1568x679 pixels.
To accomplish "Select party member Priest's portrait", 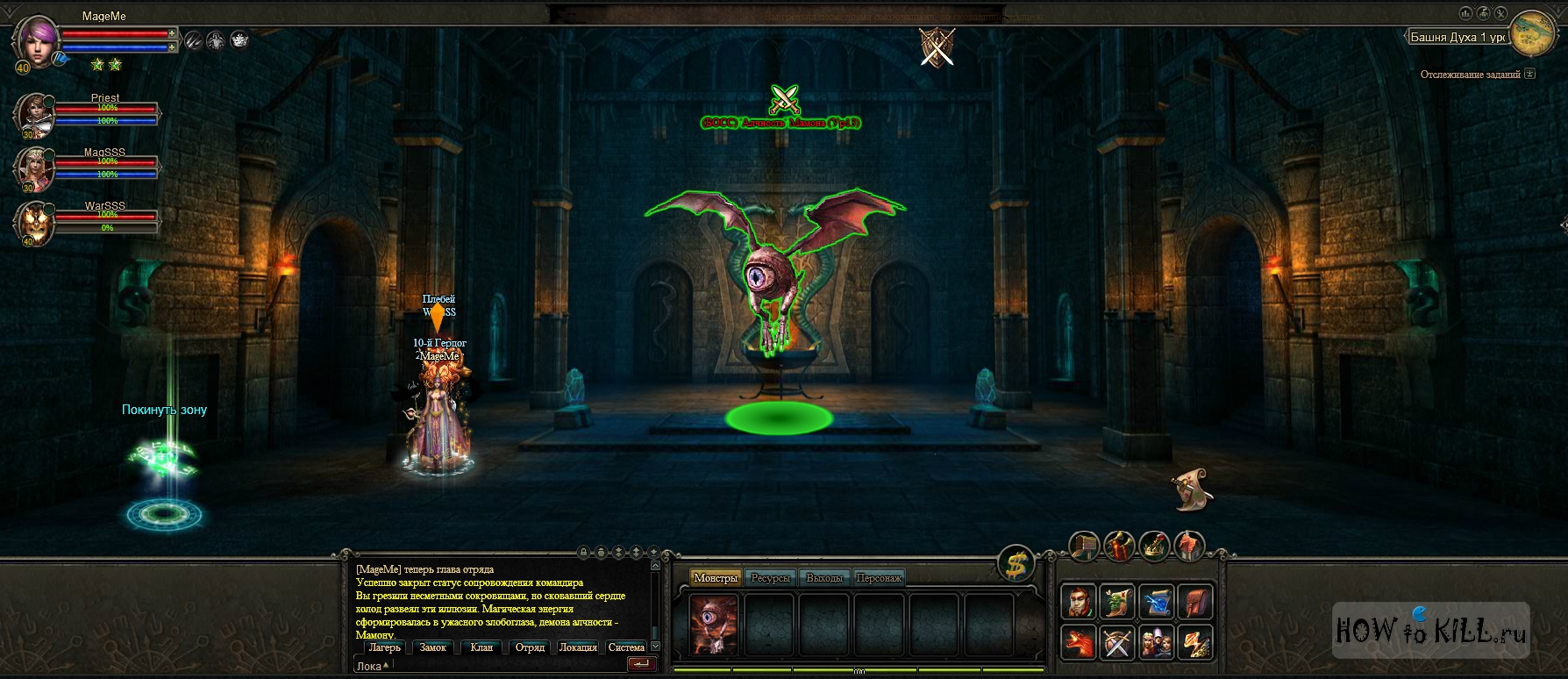I will point(34,114).
